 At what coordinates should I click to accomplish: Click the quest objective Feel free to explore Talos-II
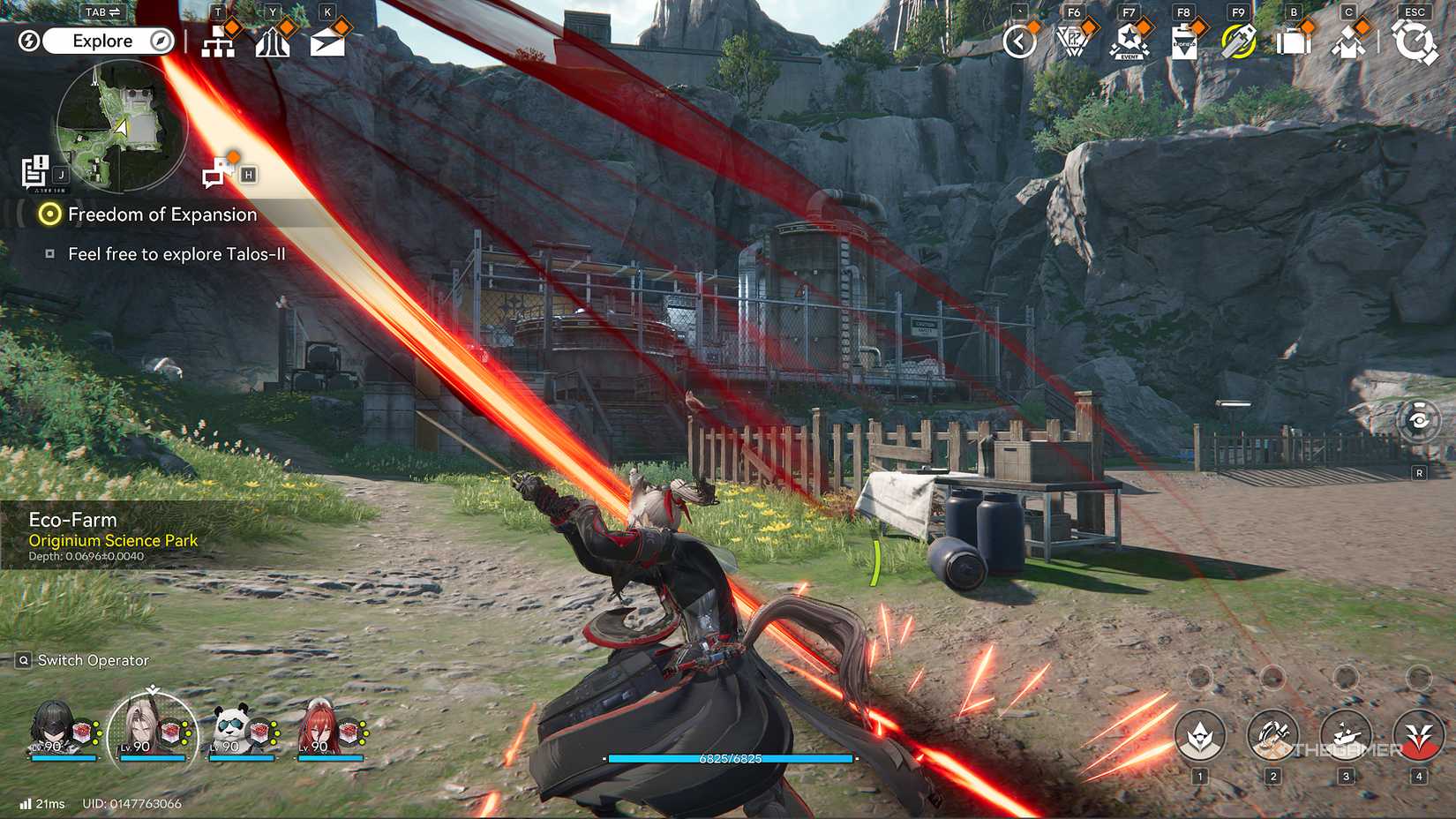click(181, 254)
